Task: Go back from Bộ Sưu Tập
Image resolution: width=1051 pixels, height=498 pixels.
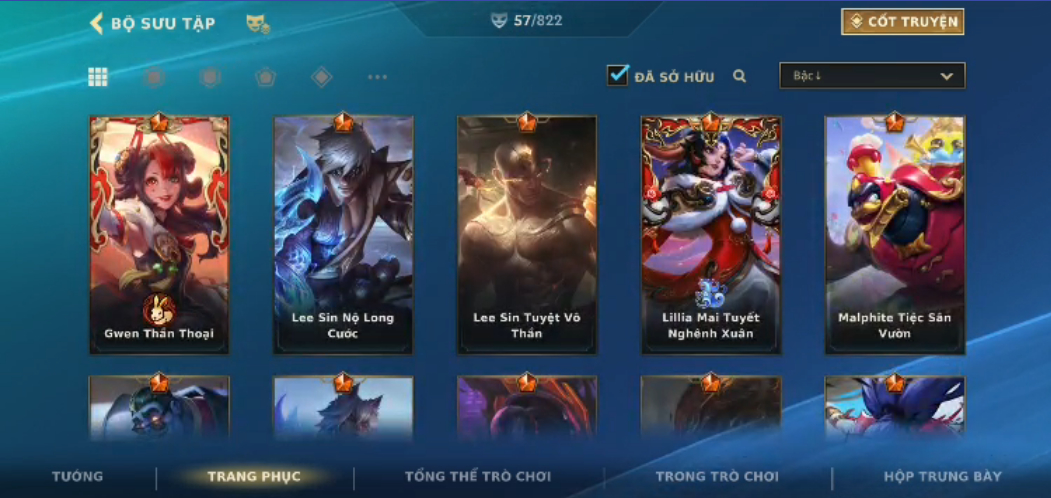Action: [97, 23]
